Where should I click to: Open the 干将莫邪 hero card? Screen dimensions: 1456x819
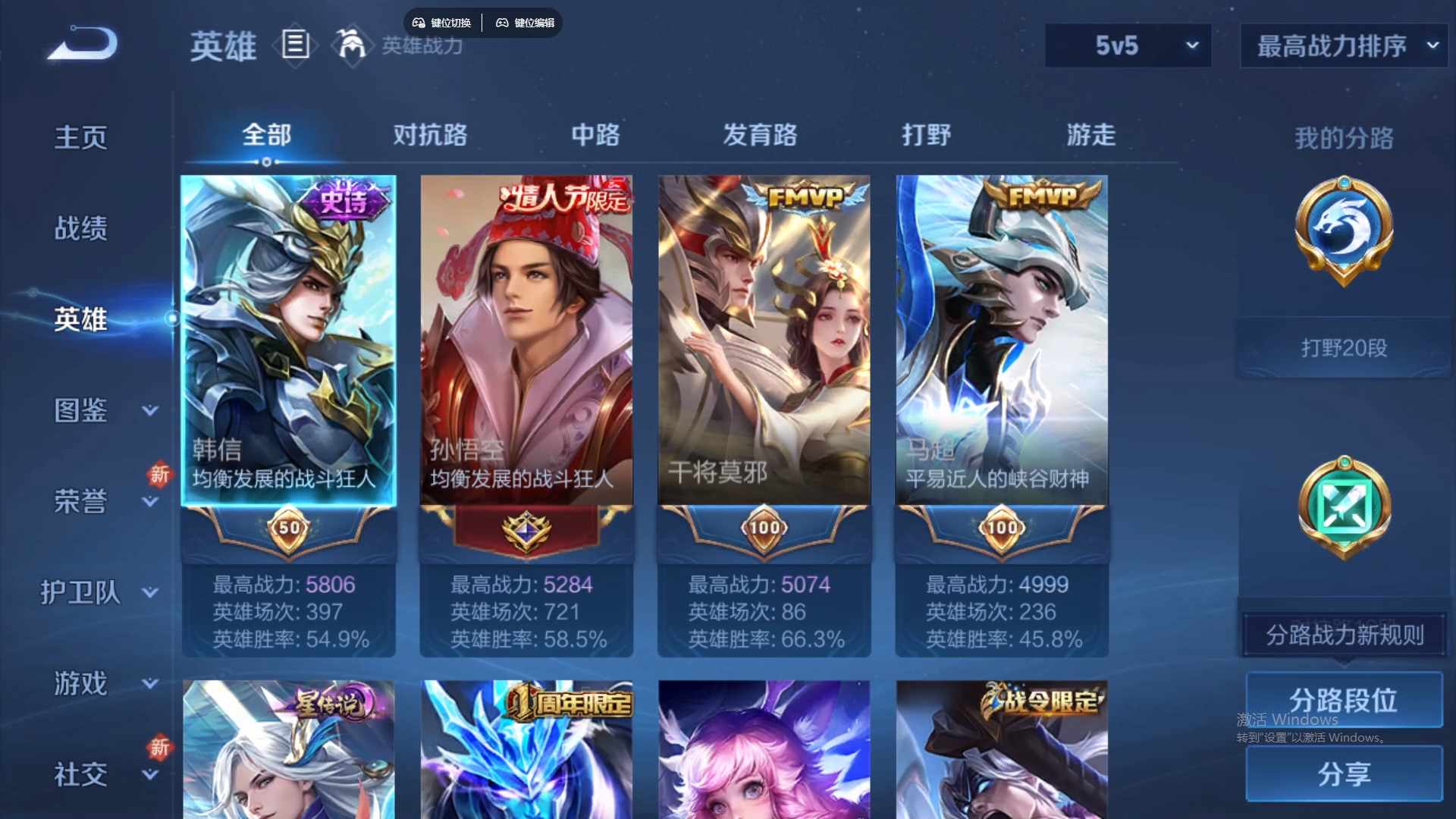tap(764, 341)
